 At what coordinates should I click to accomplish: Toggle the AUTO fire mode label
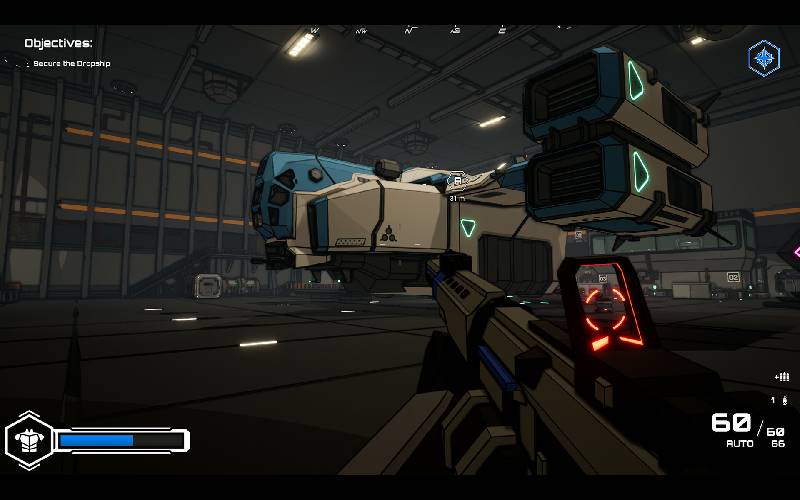(740, 443)
